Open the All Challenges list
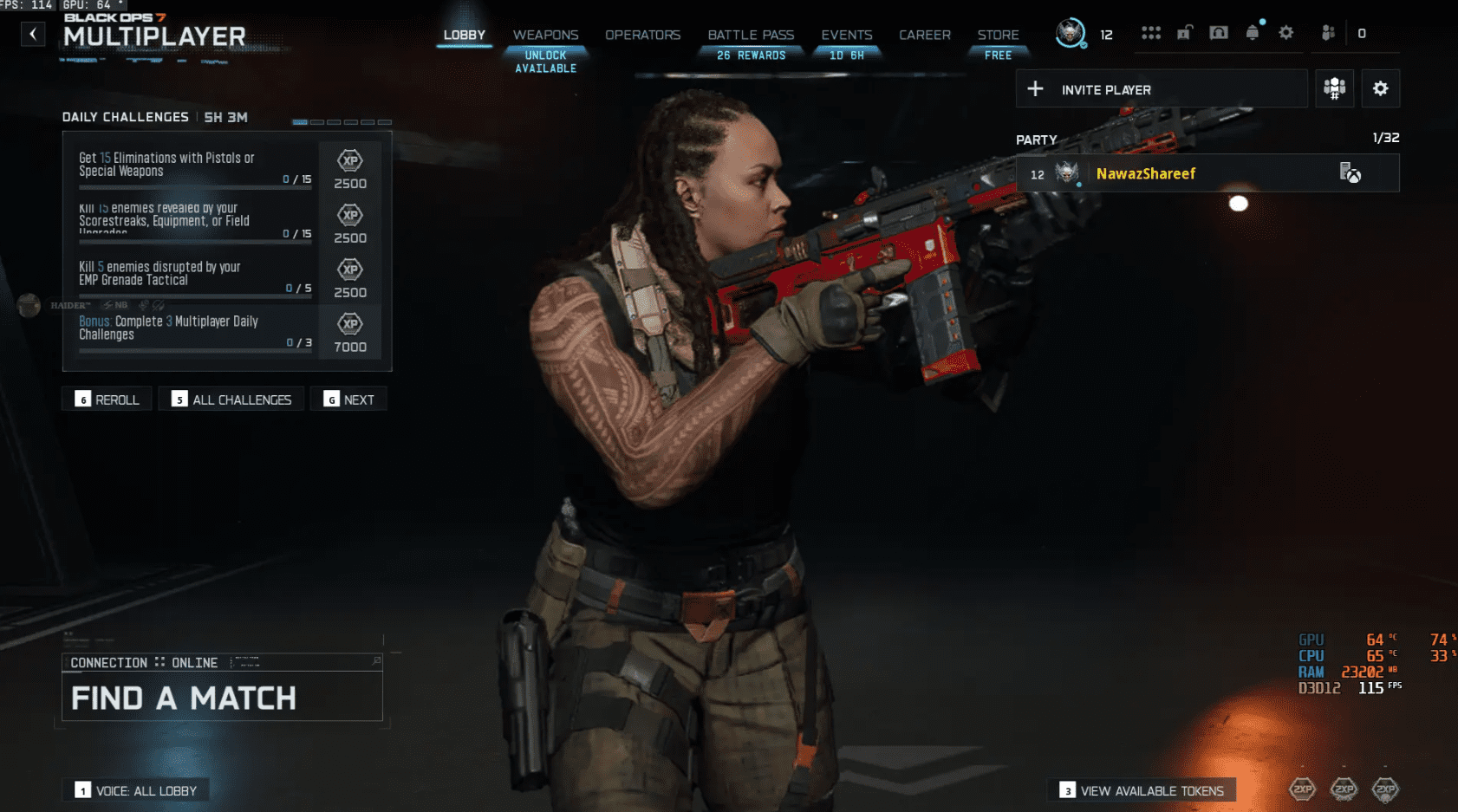Screen dimensions: 1458x812 point(231,400)
